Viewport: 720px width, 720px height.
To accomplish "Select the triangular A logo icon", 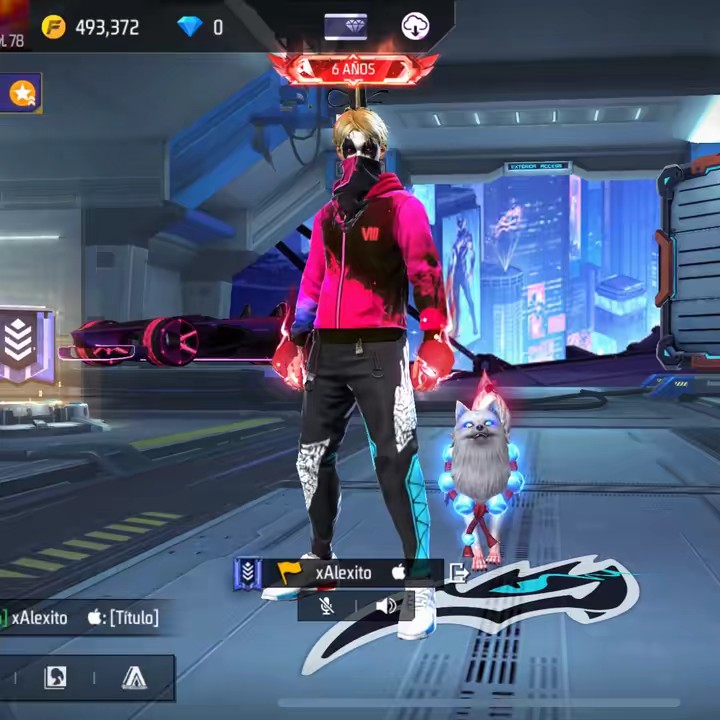I will (x=134, y=678).
